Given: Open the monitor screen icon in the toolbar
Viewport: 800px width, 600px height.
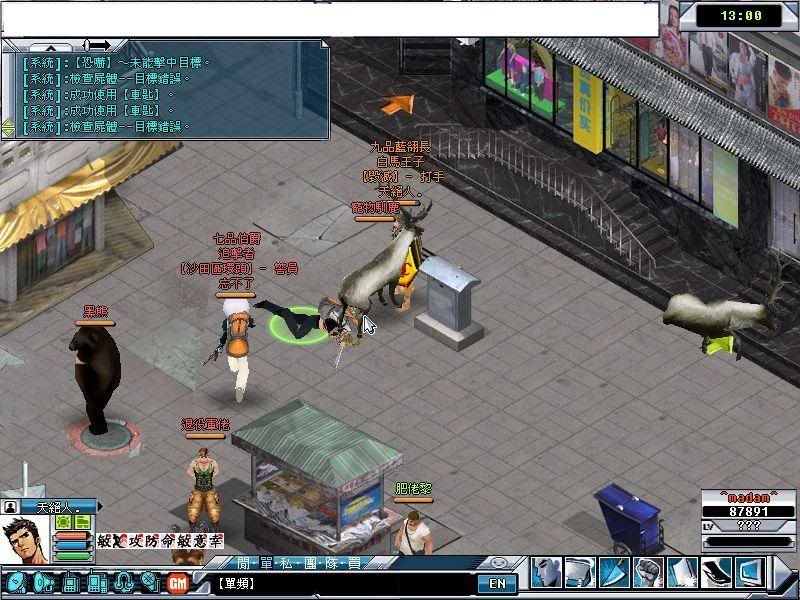Looking at the screenshot, I should click(x=749, y=572).
